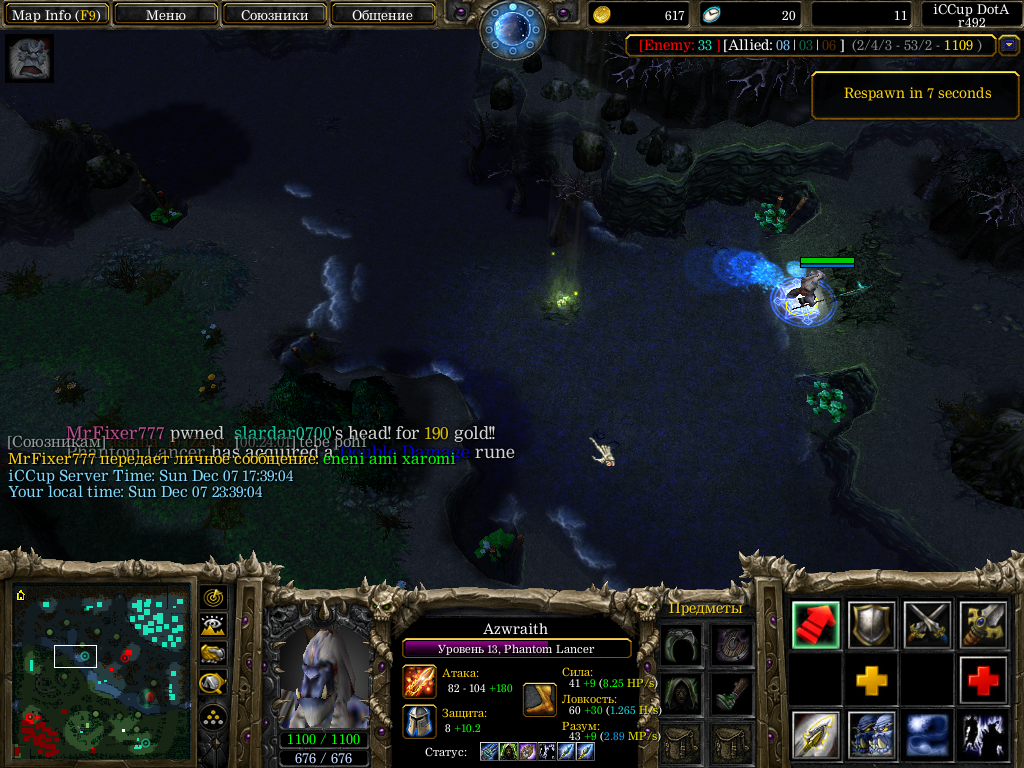Open the Меню game menu

(x=166, y=15)
